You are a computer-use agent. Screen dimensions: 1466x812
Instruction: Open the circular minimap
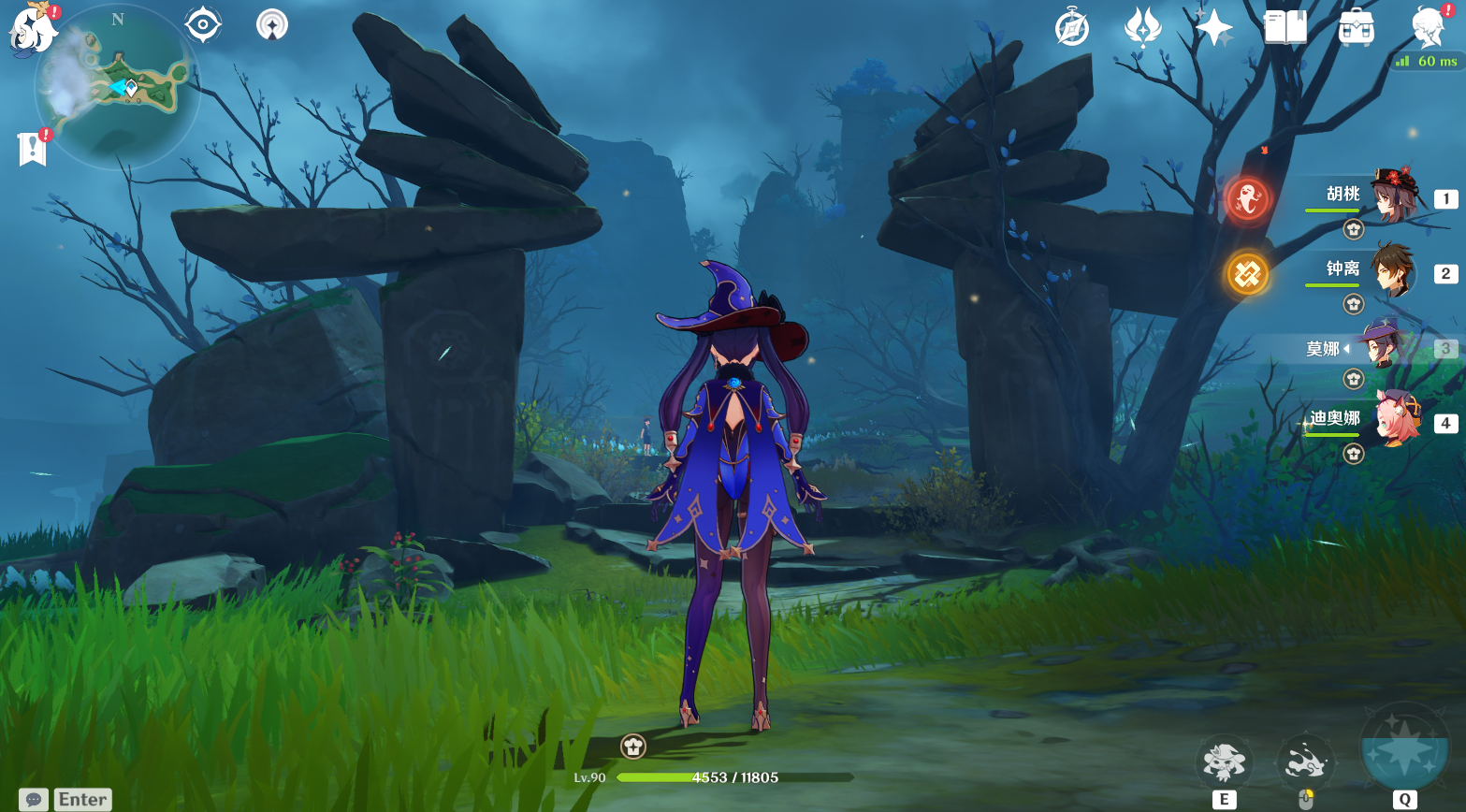(117, 87)
